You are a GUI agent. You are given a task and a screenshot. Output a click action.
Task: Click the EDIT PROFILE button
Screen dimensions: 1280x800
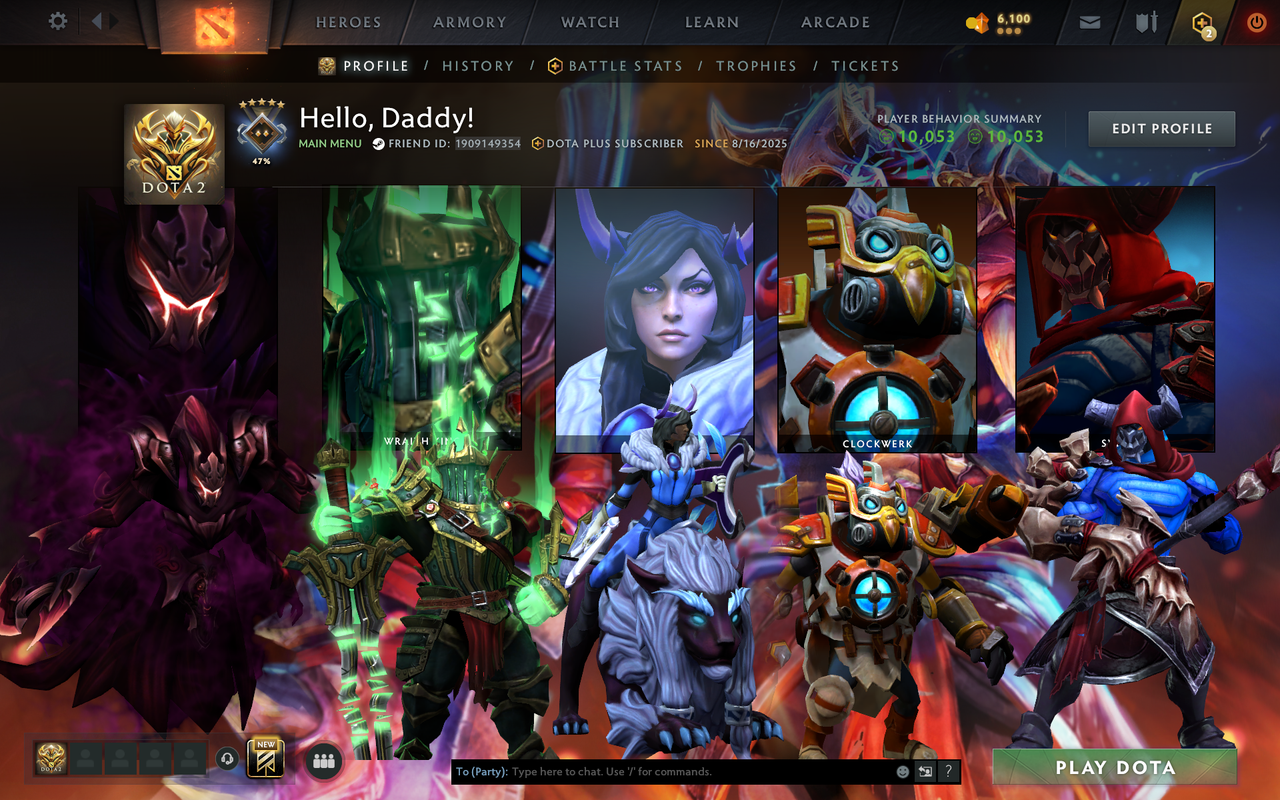(1161, 128)
